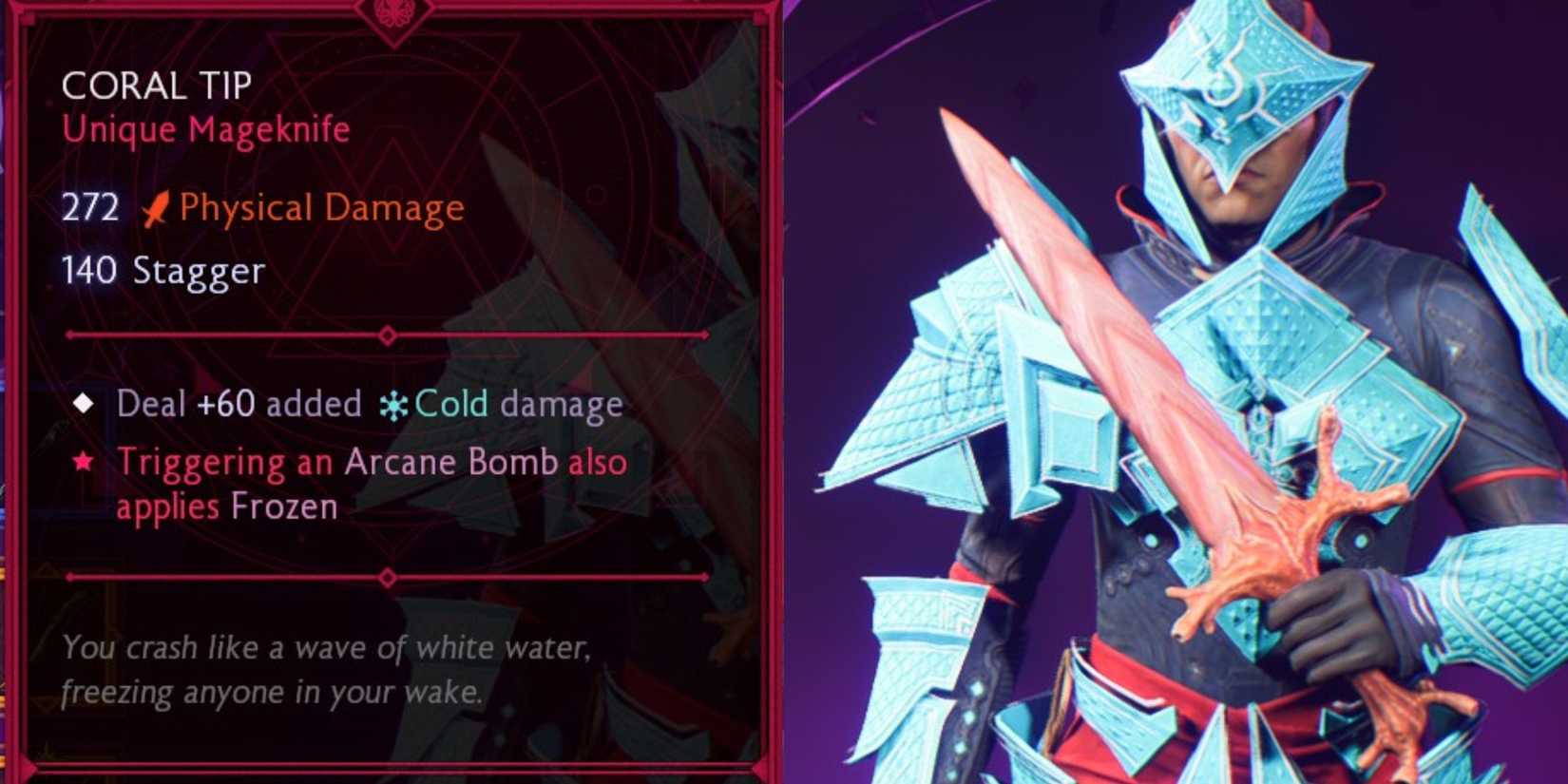Click the white diamond bullet beside Cold damage
The image size is (1568, 784).
[86, 403]
